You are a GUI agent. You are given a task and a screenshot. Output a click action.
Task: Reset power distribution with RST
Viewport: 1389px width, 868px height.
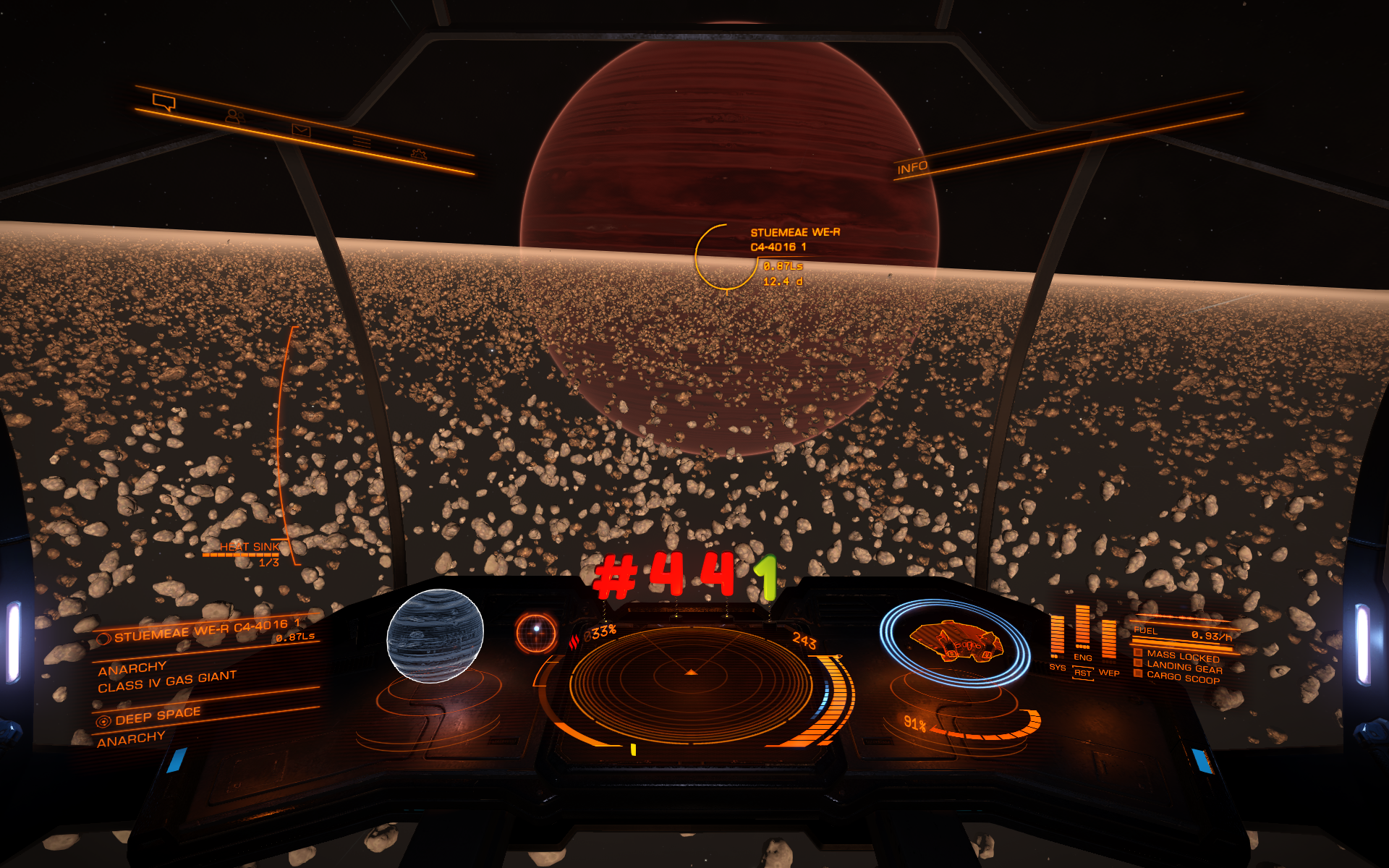(x=1083, y=673)
